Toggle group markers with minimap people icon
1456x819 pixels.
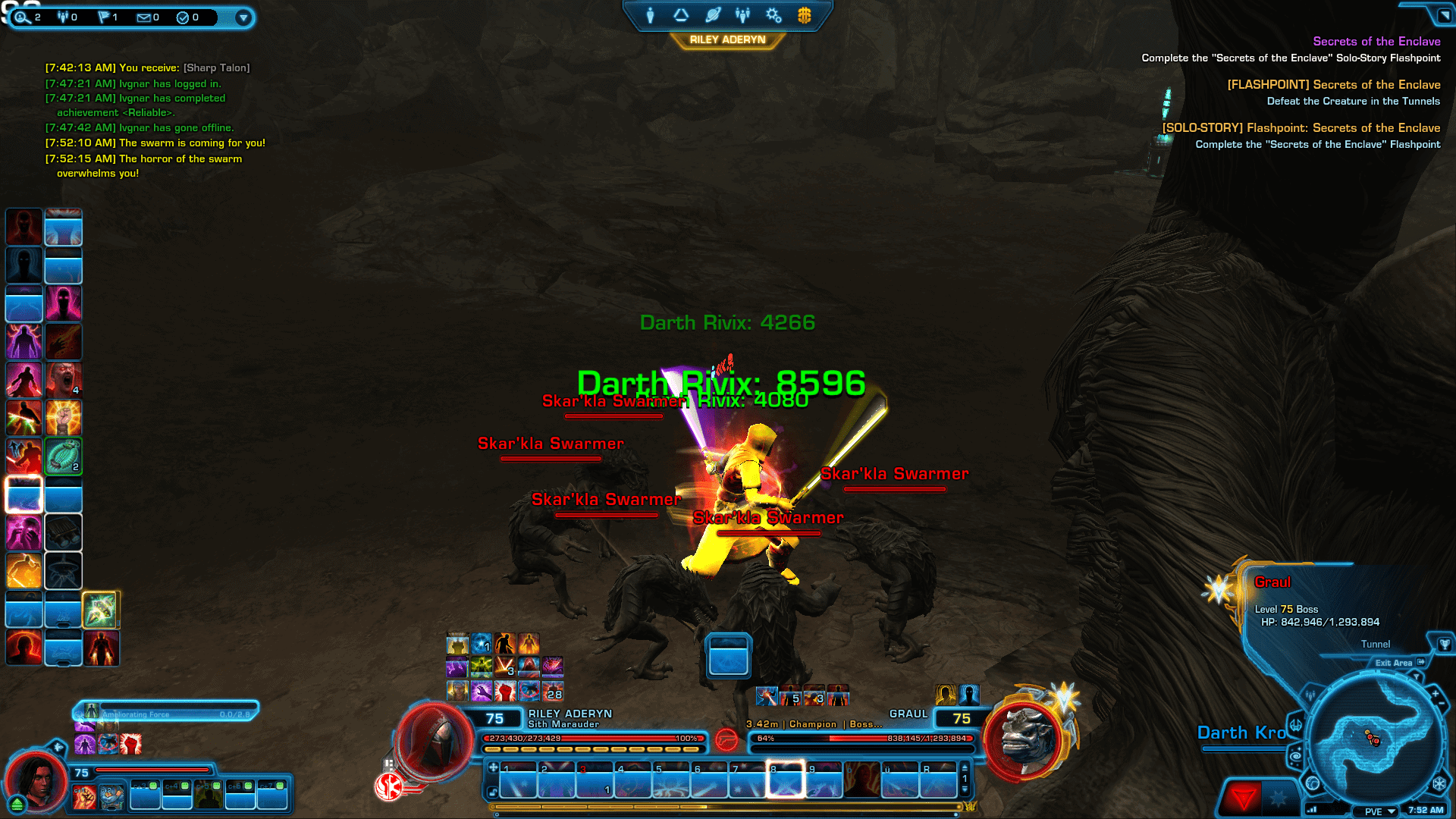(x=1309, y=695)
